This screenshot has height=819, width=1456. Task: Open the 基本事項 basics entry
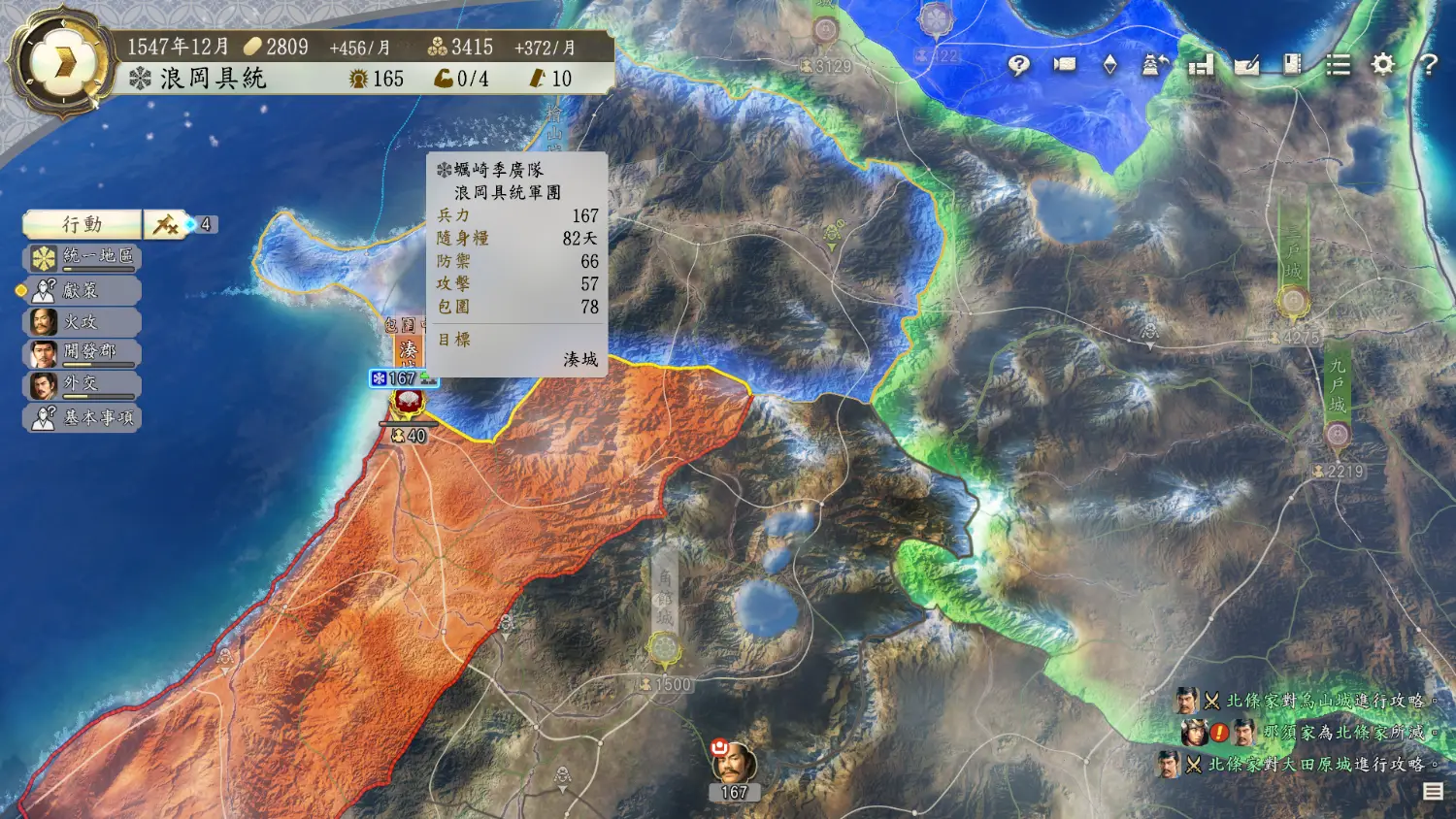point(84,417)
